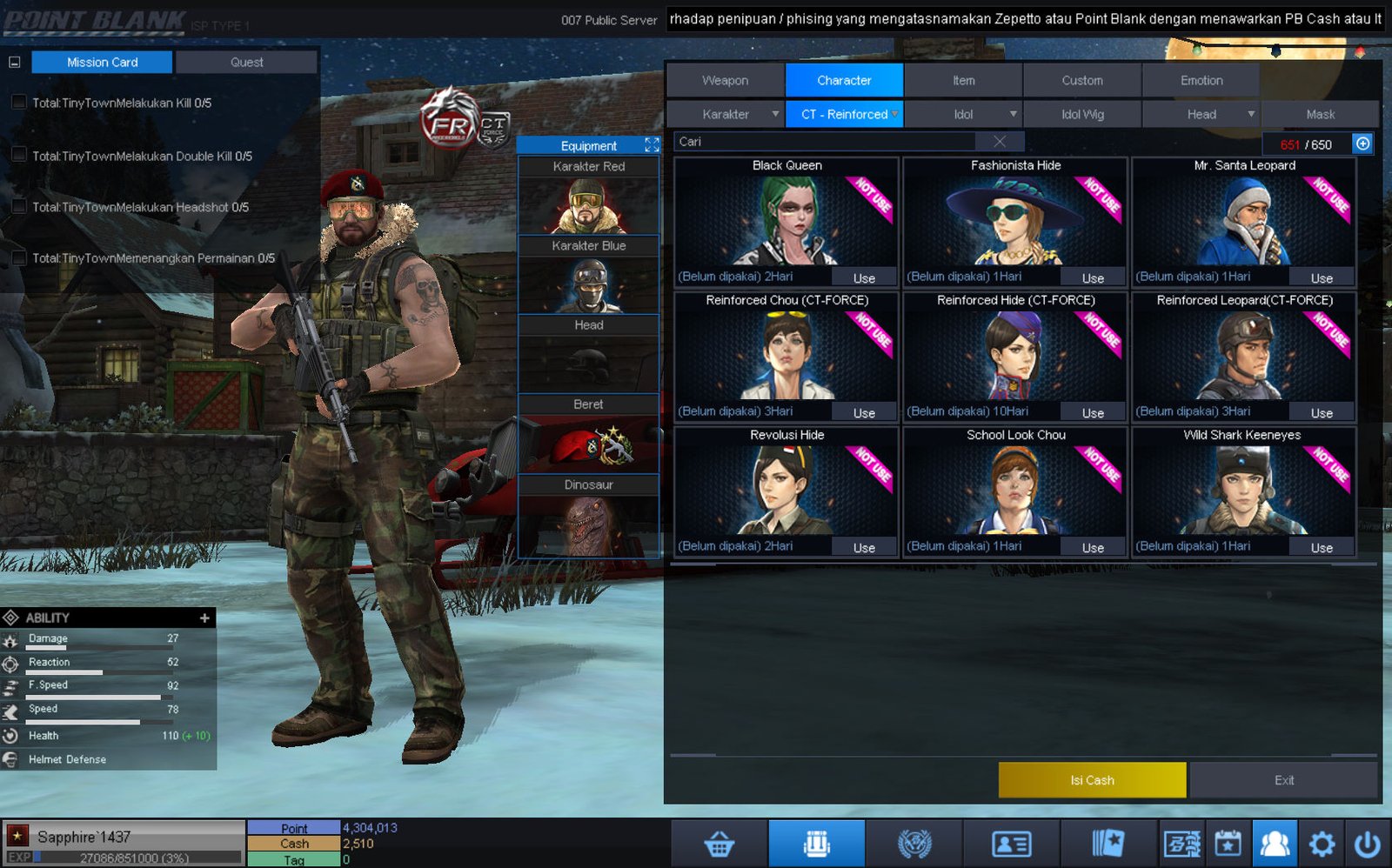The height and width of the screenshot is (868, 1392).
Task: Expand the Ability panel with plus
Action: pyautogui.click(x=204, y=618)
